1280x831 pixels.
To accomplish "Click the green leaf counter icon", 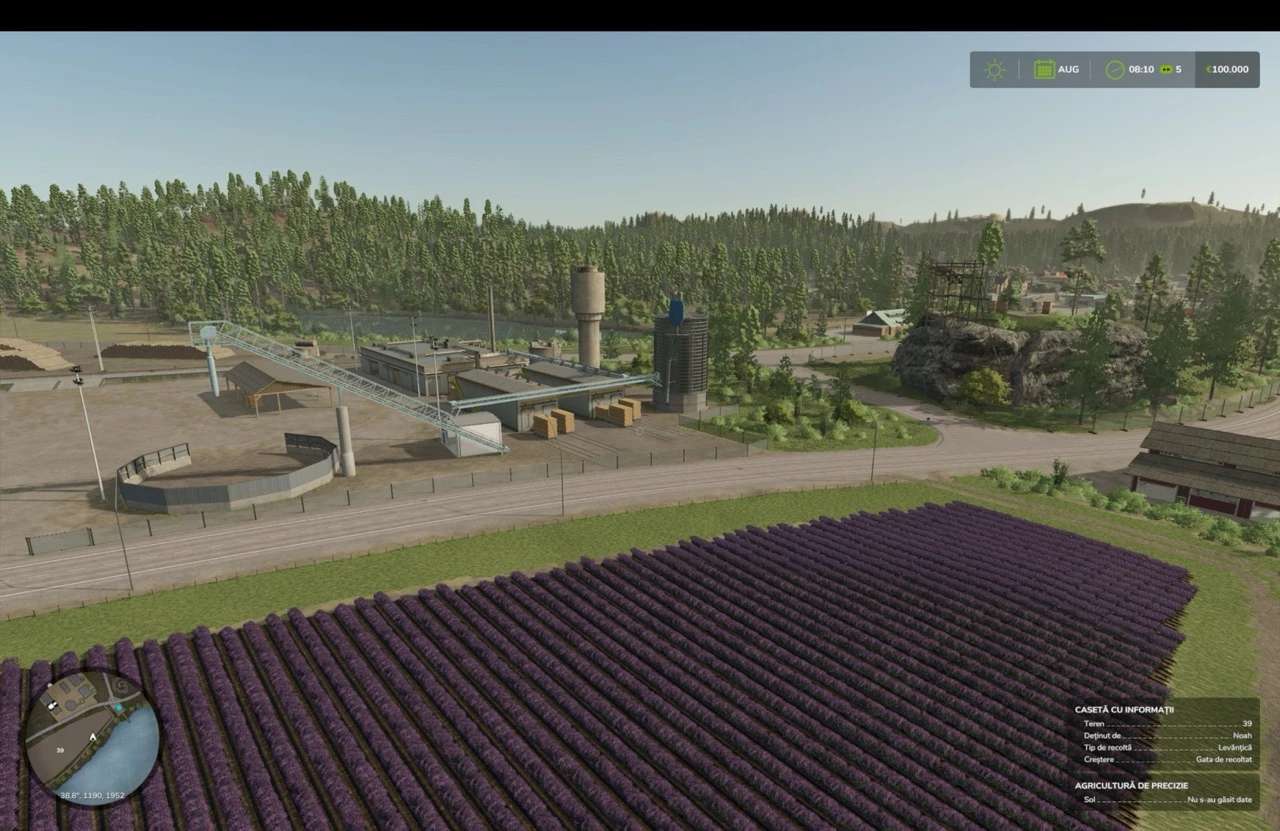I will pyautogui.click(x=1164, y=69).
